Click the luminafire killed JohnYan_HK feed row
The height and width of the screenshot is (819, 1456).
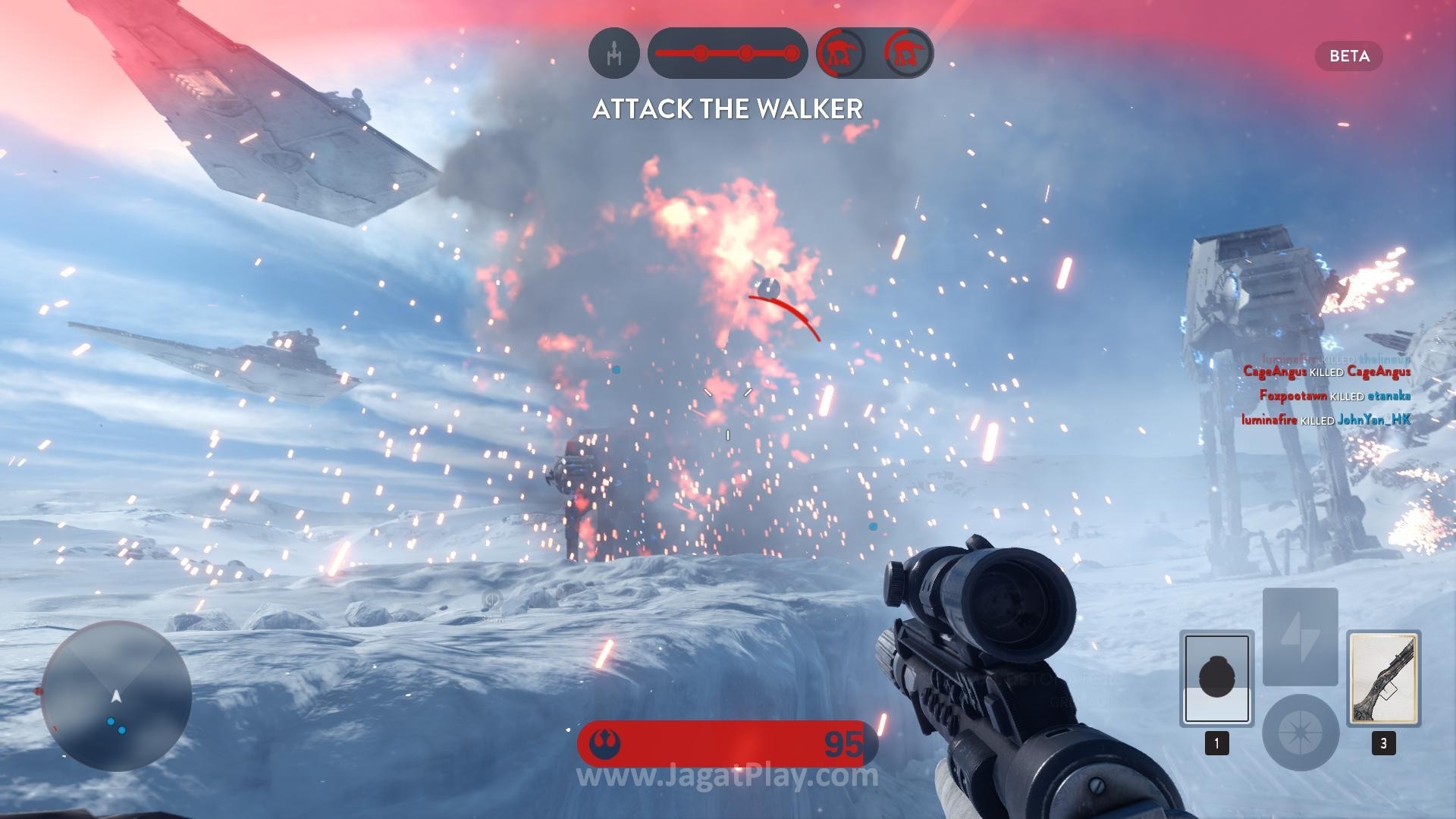(1326, 419)
